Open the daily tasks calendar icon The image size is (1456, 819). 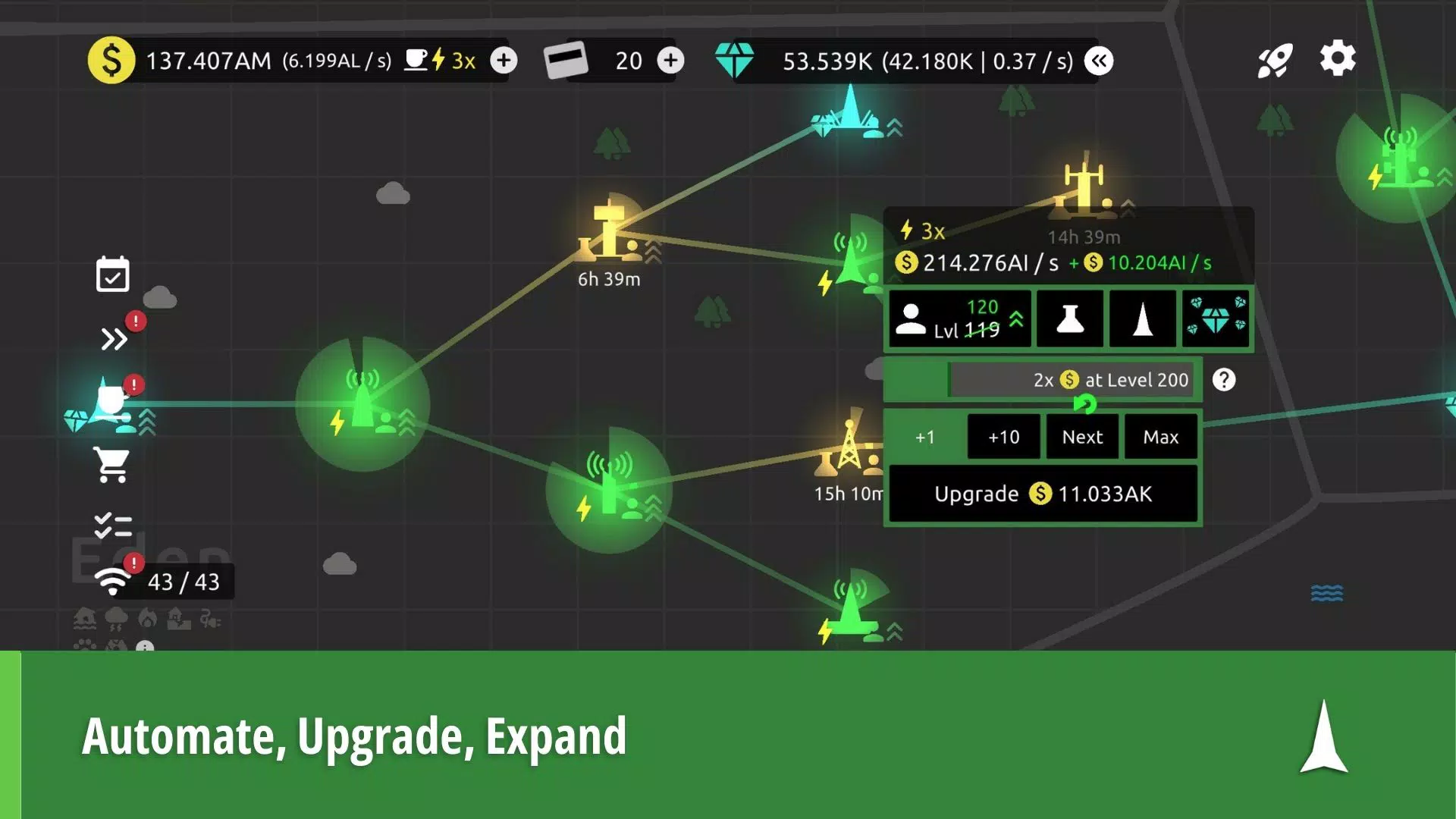tap(112, 275)
